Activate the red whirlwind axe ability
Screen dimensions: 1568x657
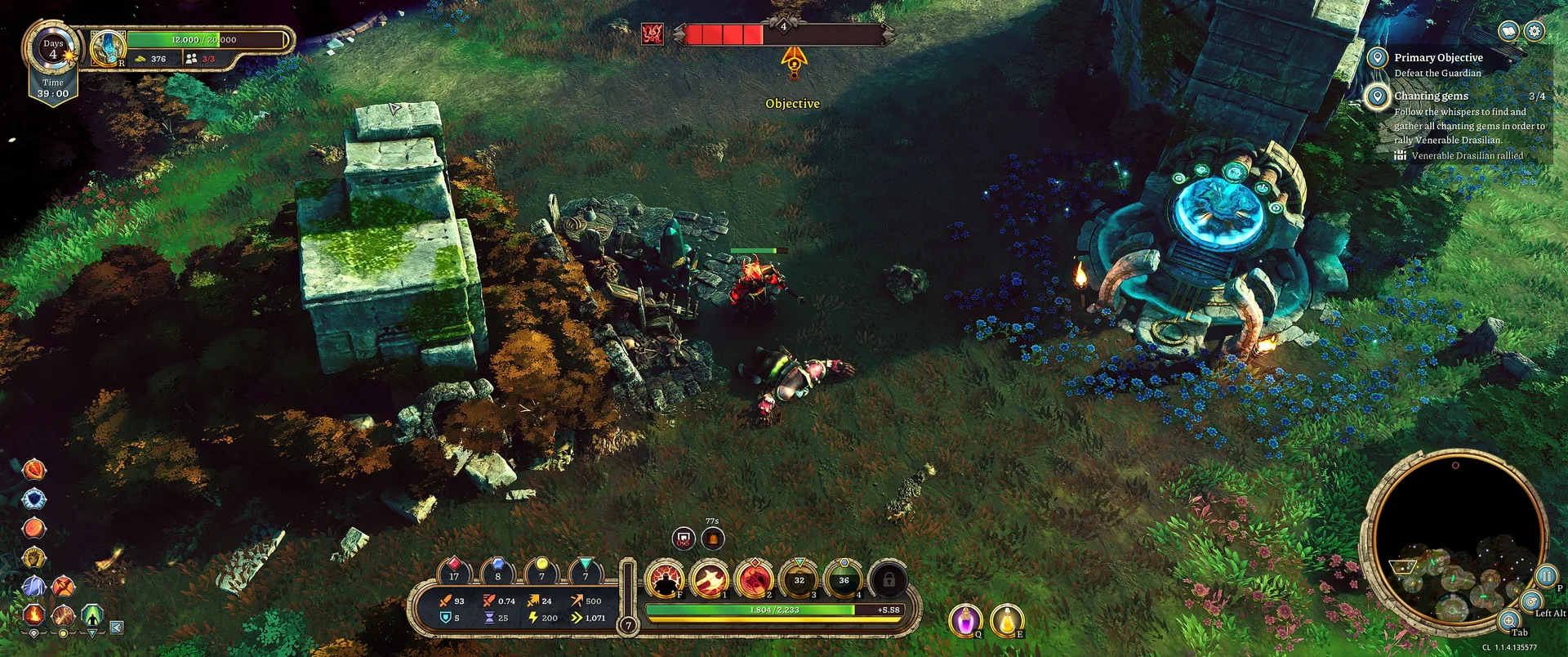755,580
